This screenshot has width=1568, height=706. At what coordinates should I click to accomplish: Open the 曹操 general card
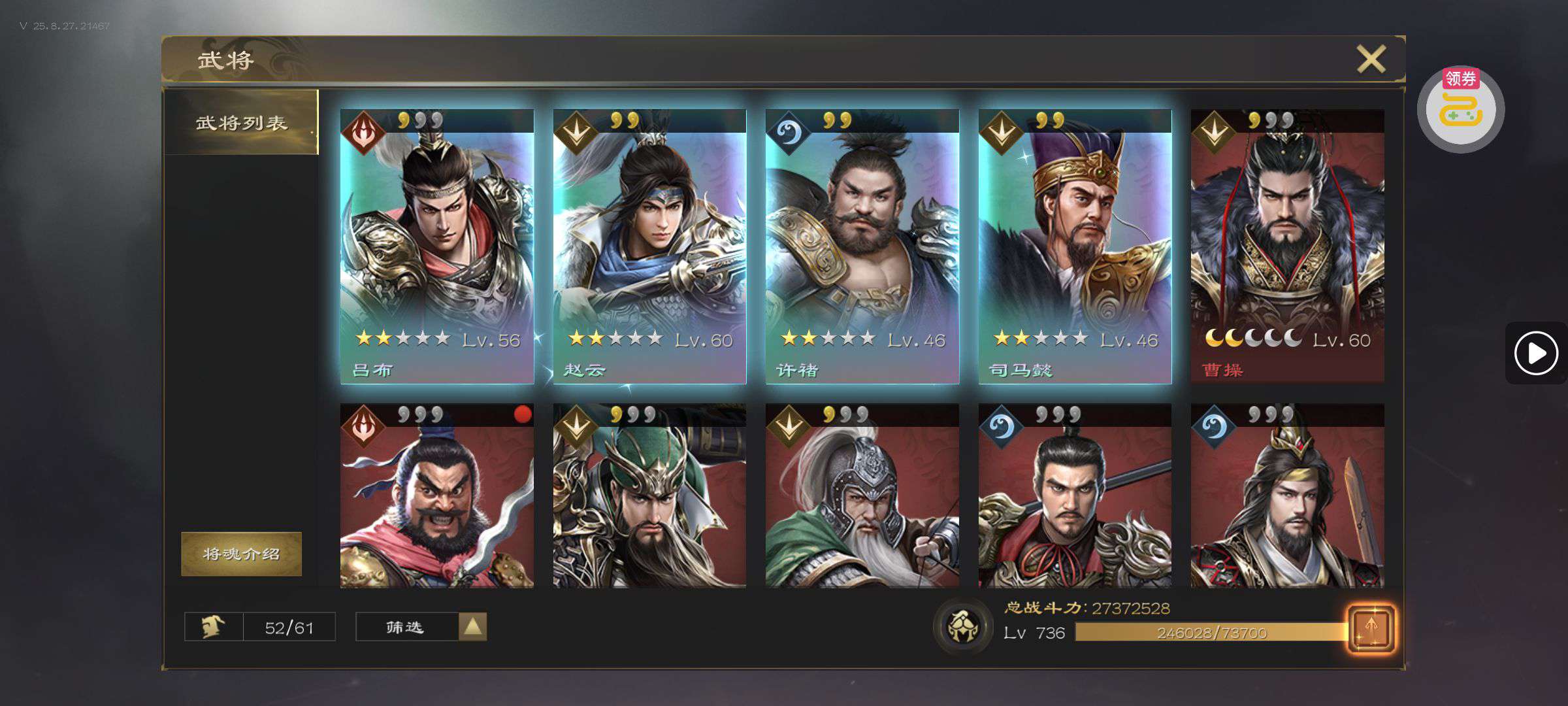coord(1287,246)
